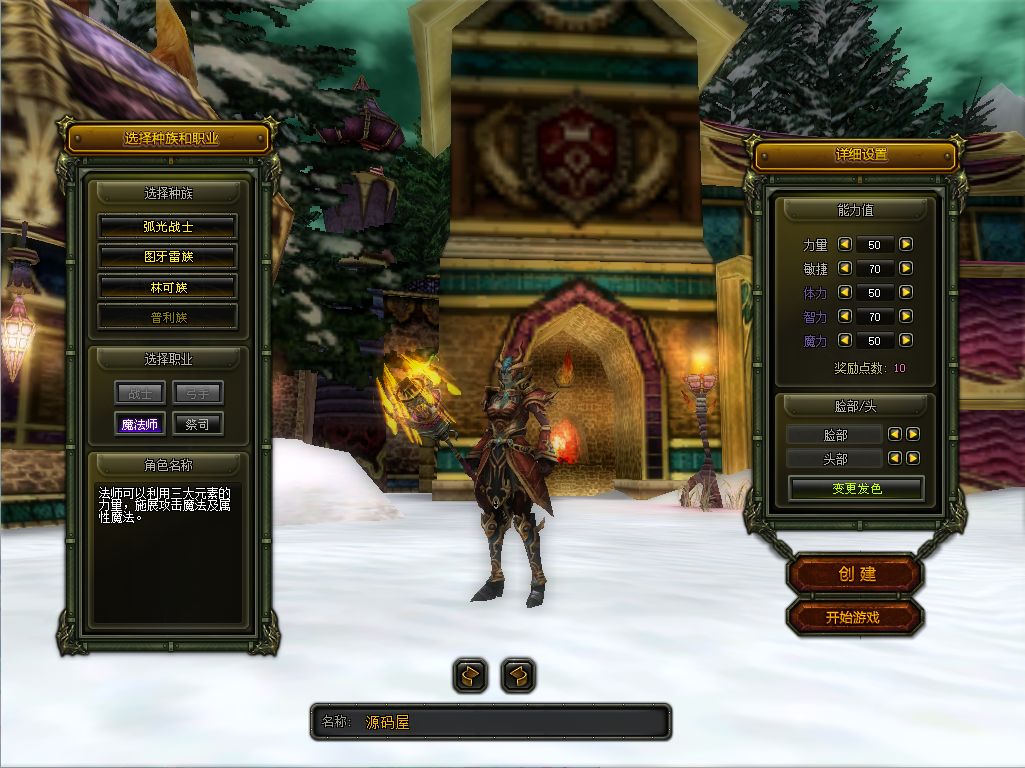Lower 智力 stat using left arrow
This screenshot has width=1025, height=768.
pyautogui.click(x=844, y=317)
